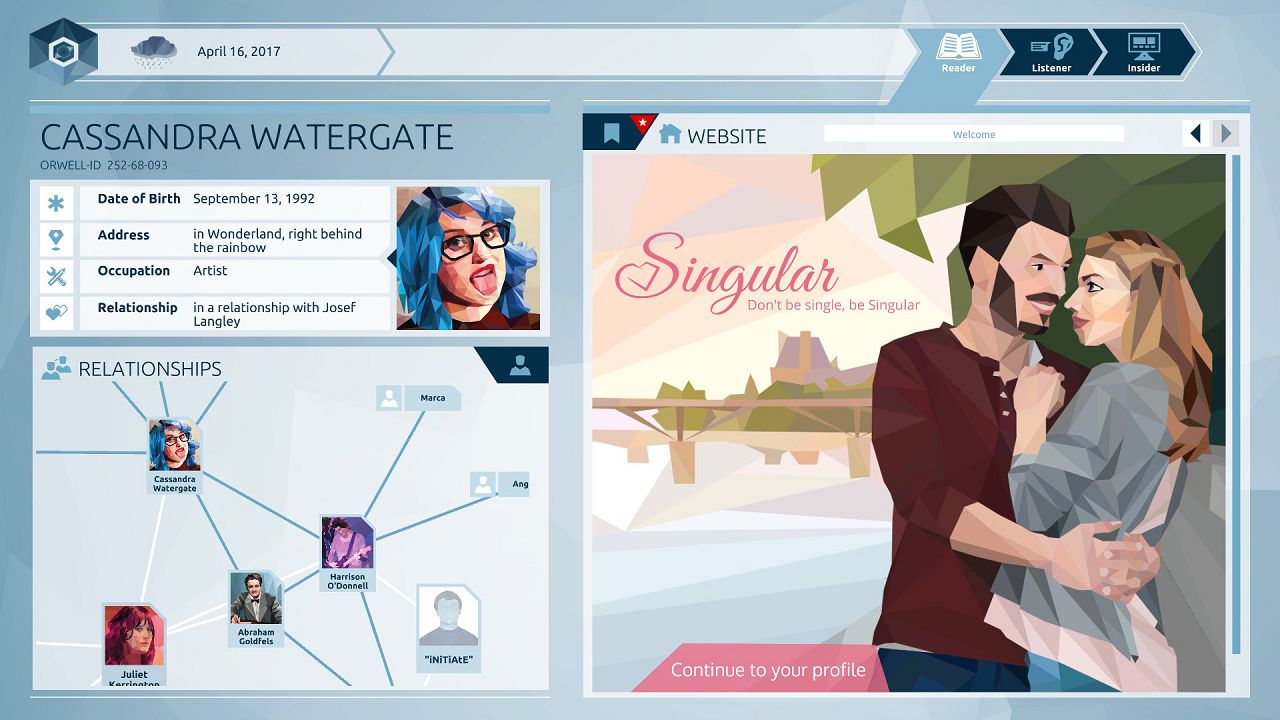
Task: Click the back navigation arrow
Action: tap(1196, 133)
